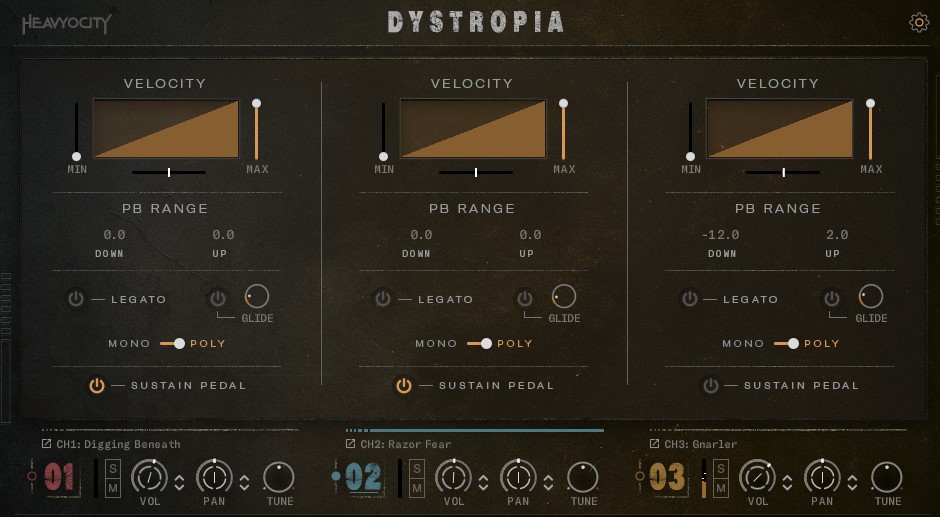Open the settings gear icon
This screenshot has height=517, width=940.
[x=919, y=23]
